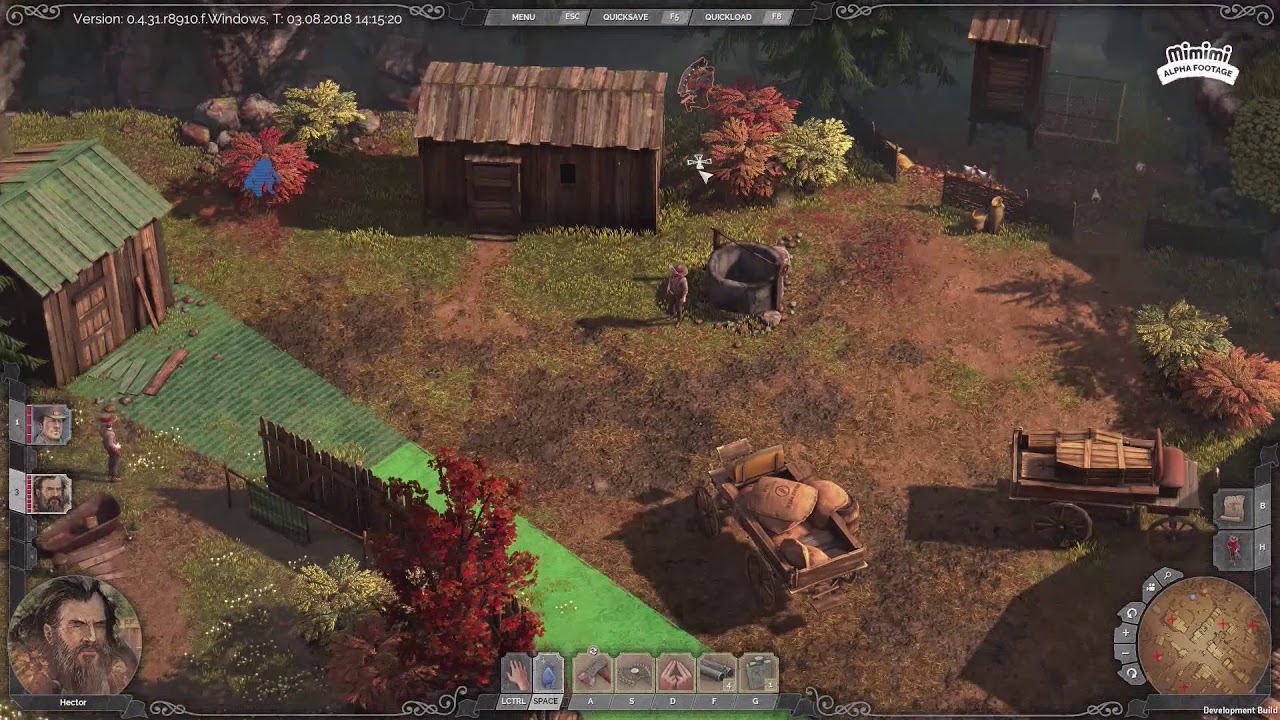1280x720 pixels.
Task: Open the scroll mission log button
Action: [1234, 507]
